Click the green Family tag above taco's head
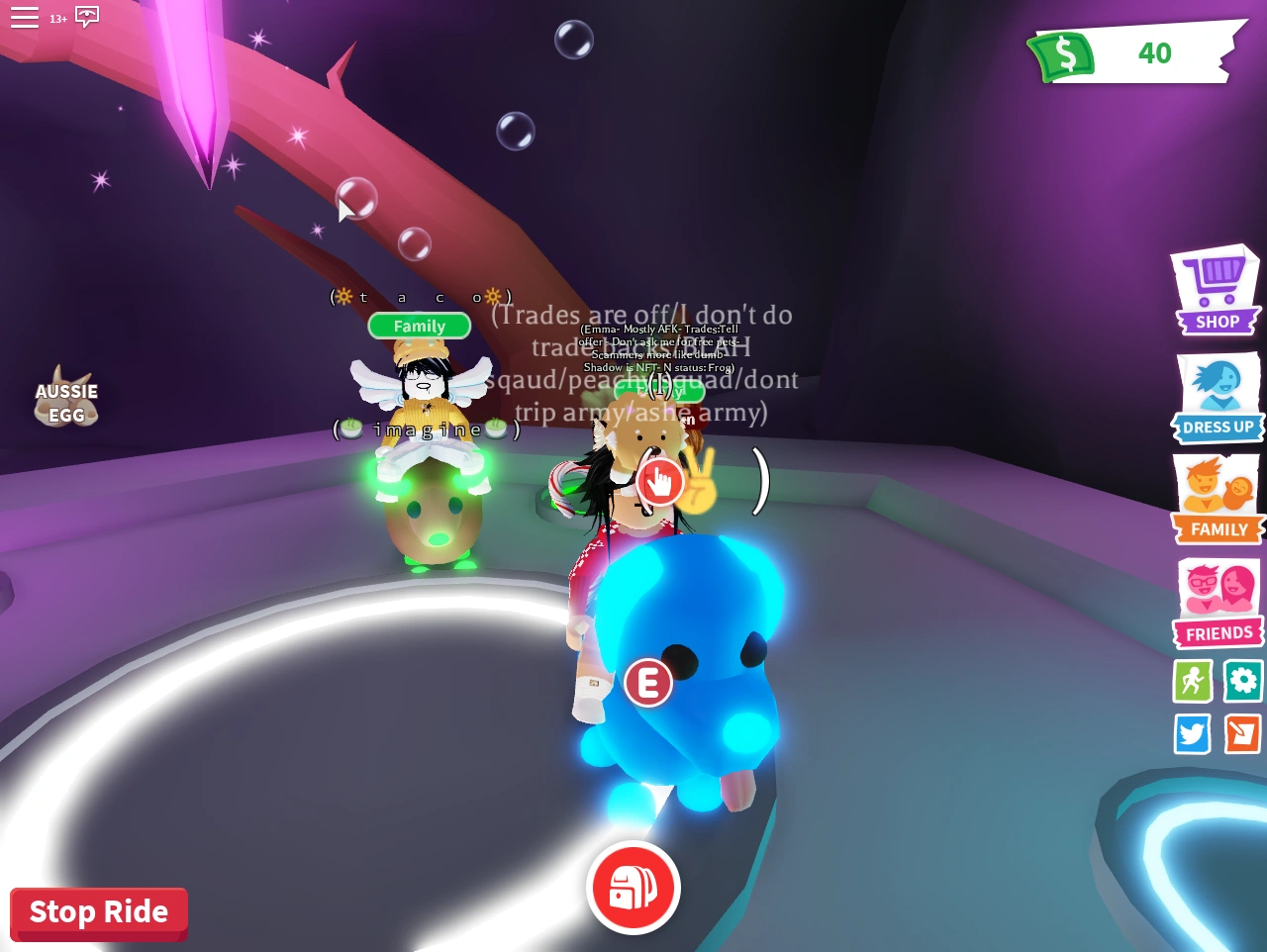 419,326
